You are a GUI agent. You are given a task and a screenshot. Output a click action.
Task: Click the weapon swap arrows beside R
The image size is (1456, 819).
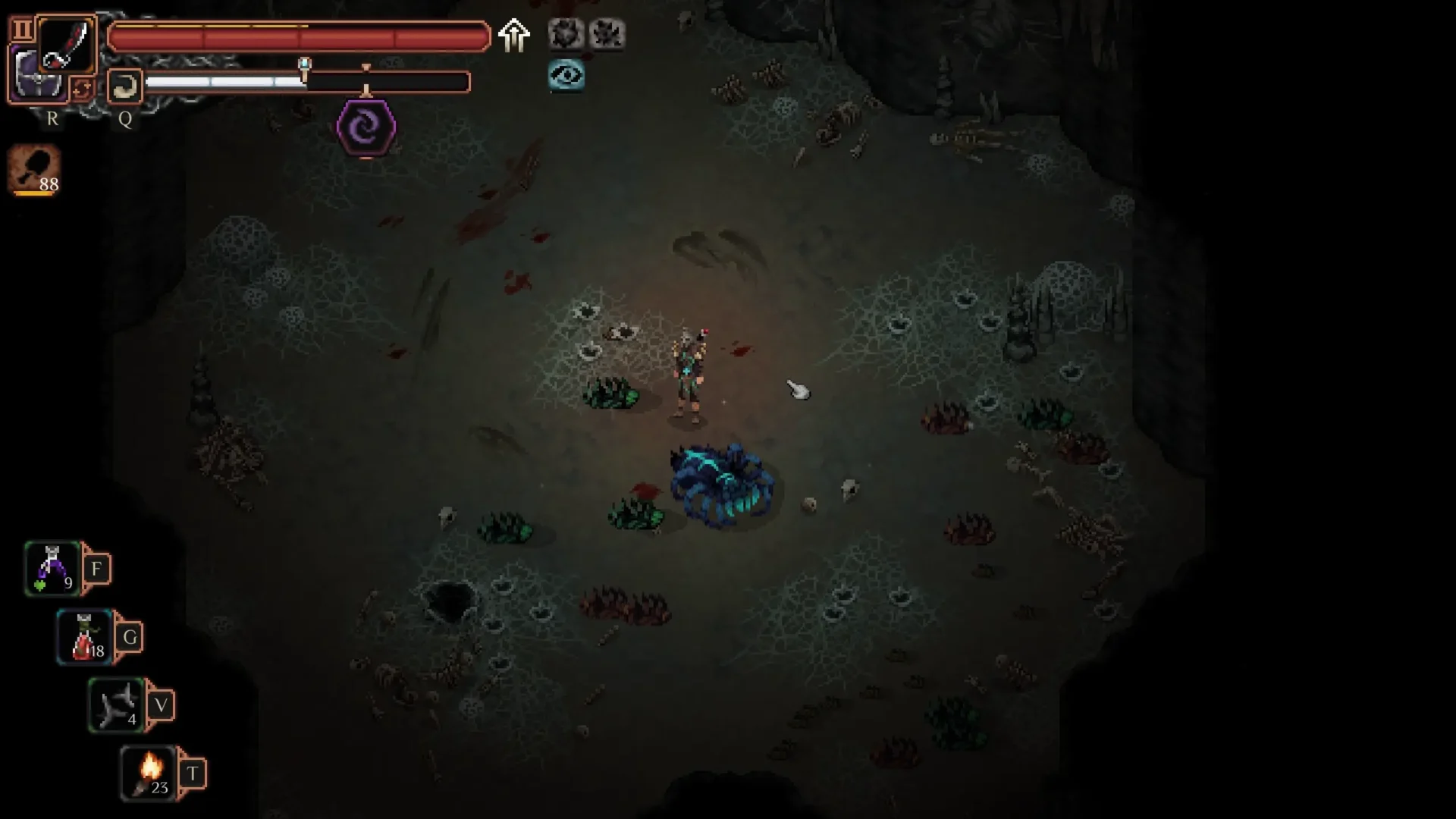pos(83,89)
